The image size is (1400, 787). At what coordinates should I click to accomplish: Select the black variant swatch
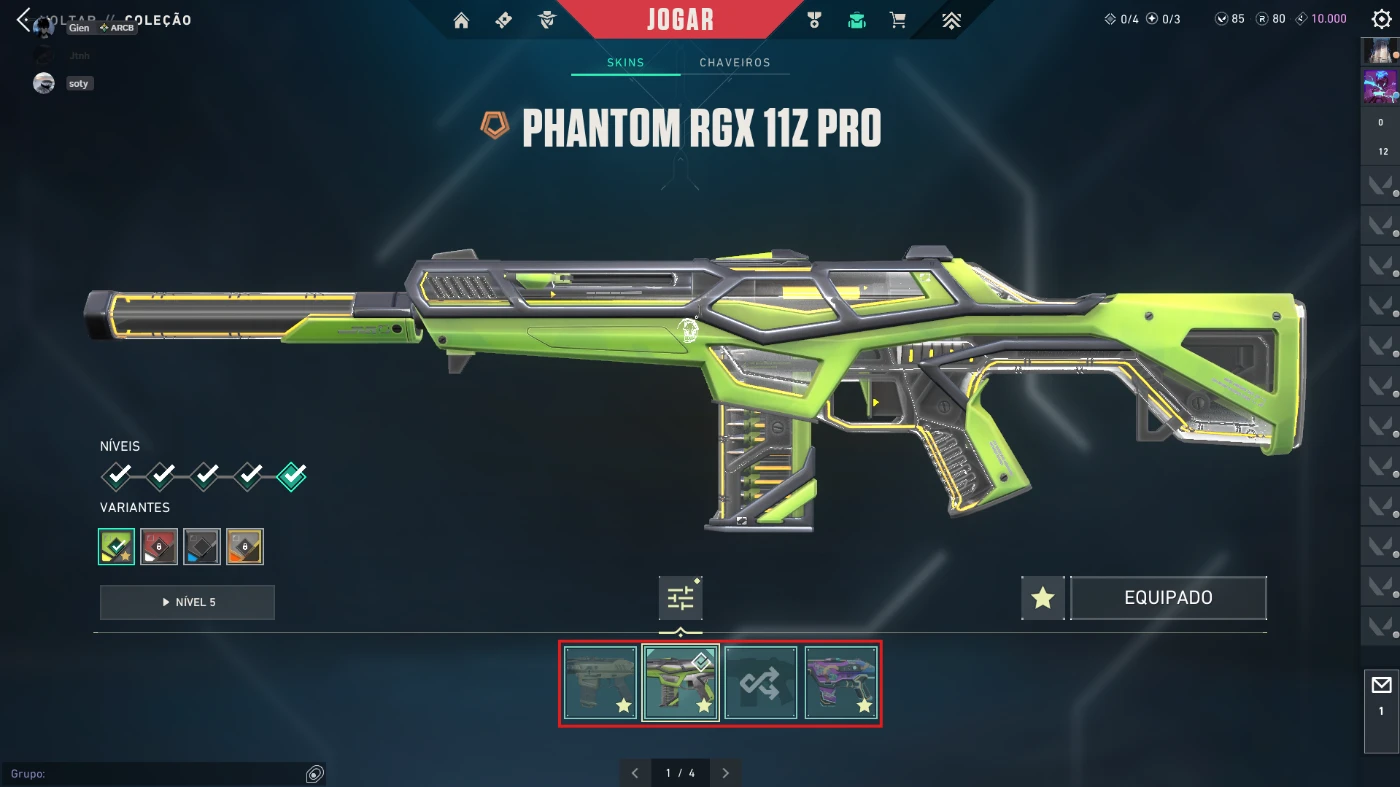coord(200,546)
